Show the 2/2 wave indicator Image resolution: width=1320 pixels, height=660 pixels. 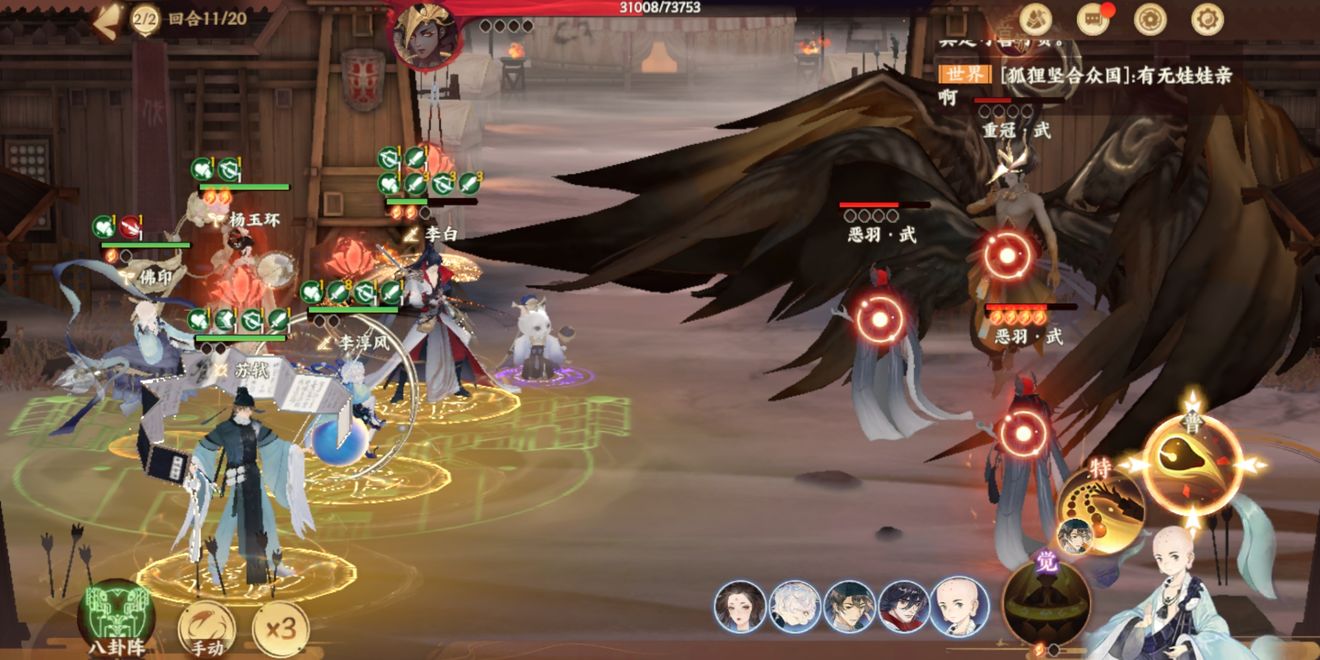click(x=146, y=18)
